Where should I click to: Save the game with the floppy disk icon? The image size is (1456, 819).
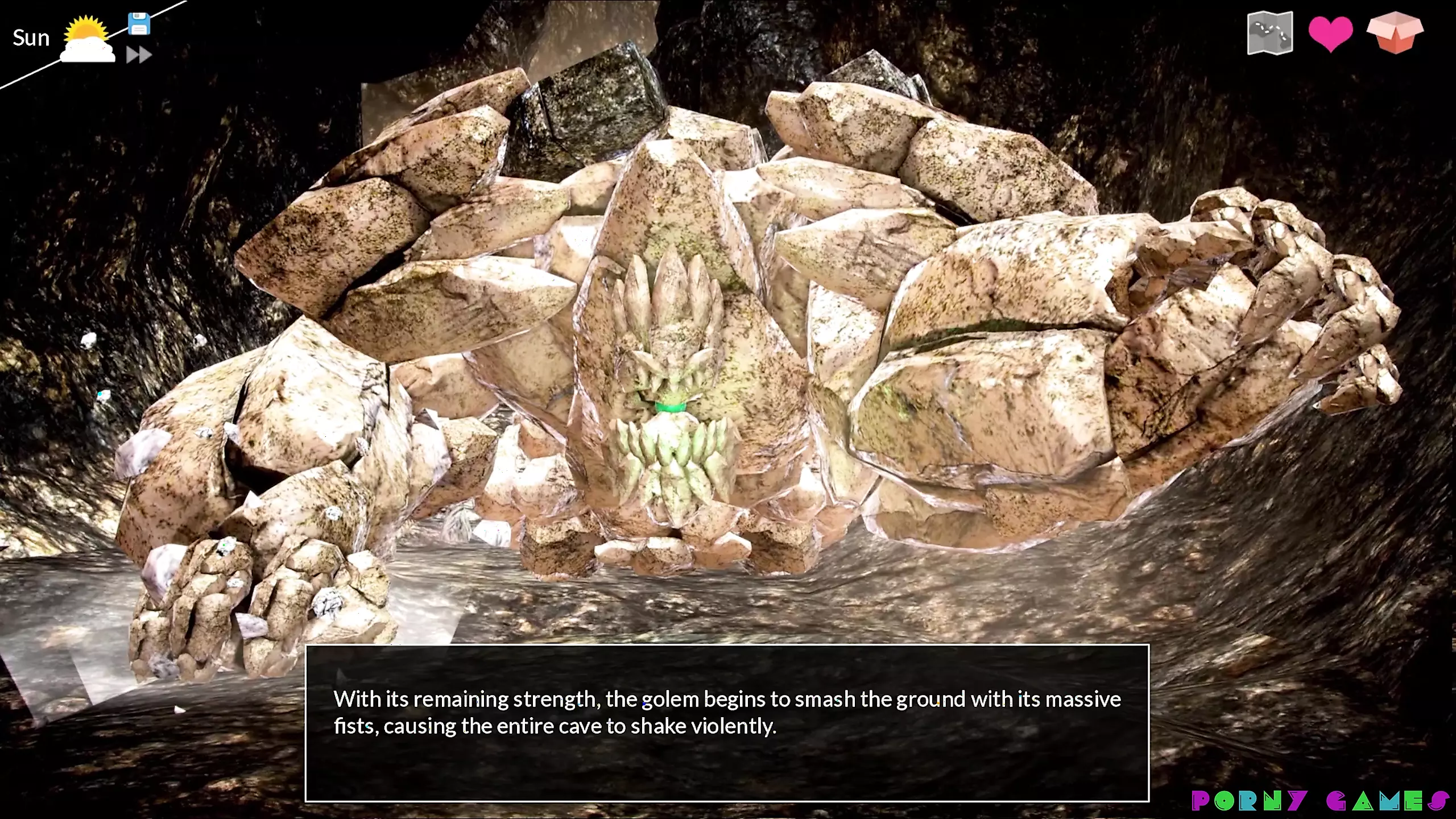click(139, 24)
